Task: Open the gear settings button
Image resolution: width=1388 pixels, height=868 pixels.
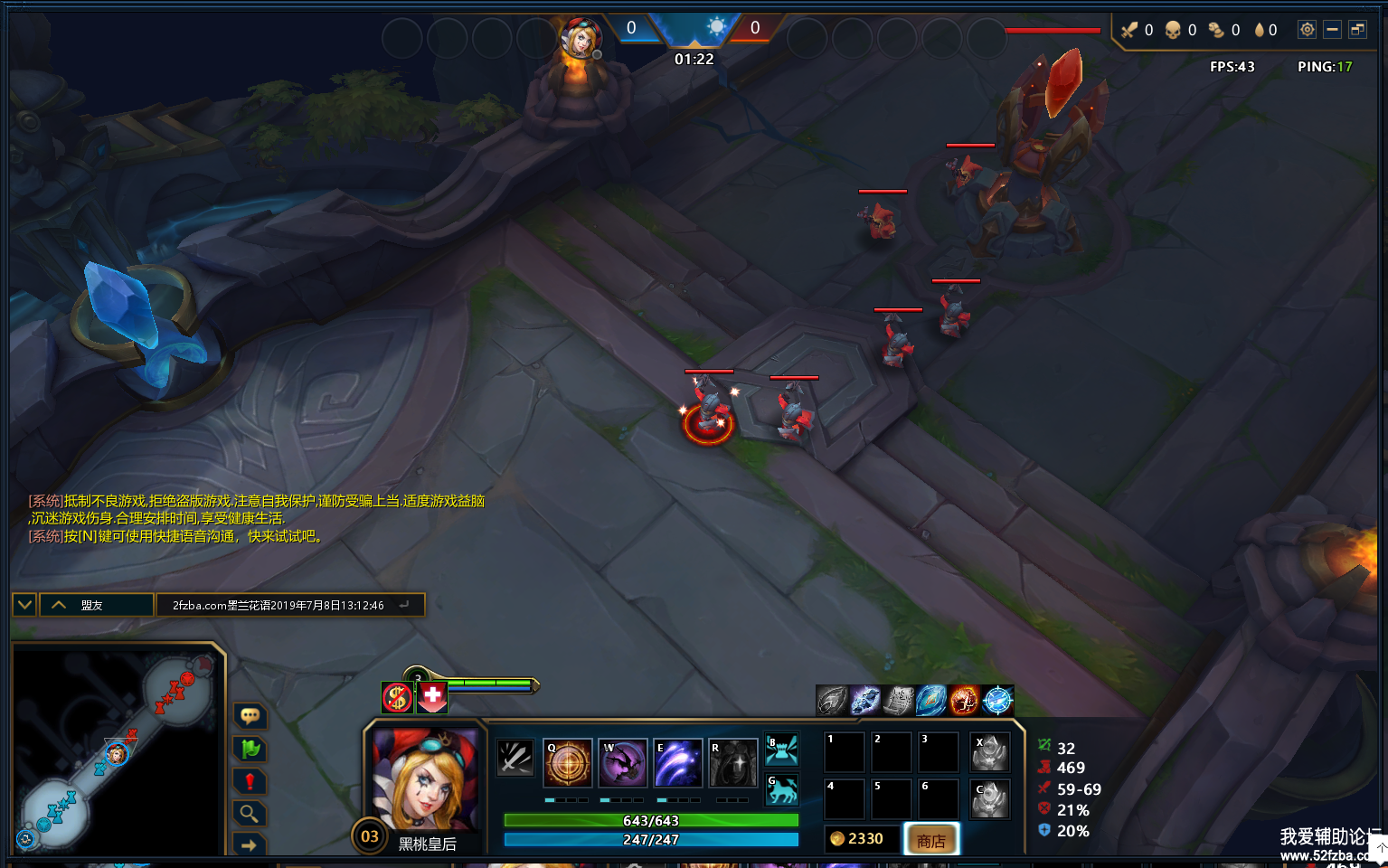Action: pos(1307,30)
